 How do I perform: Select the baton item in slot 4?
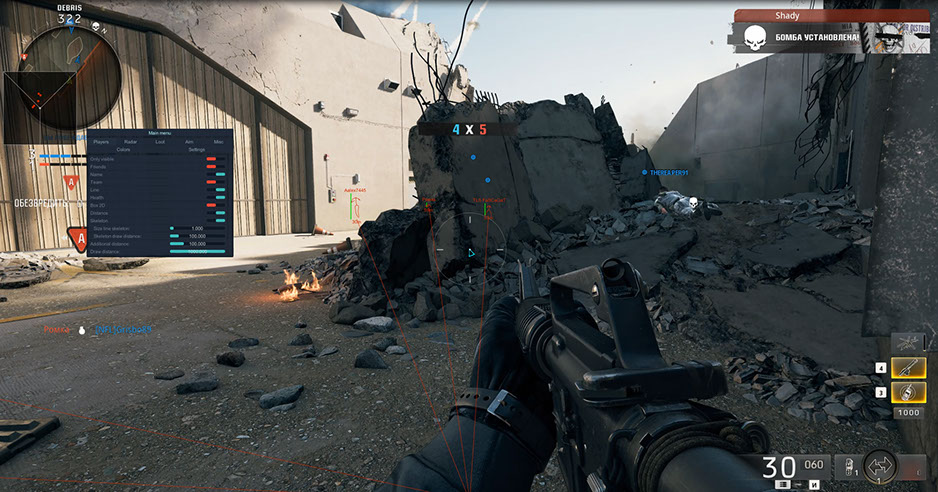tap(908, 369)
